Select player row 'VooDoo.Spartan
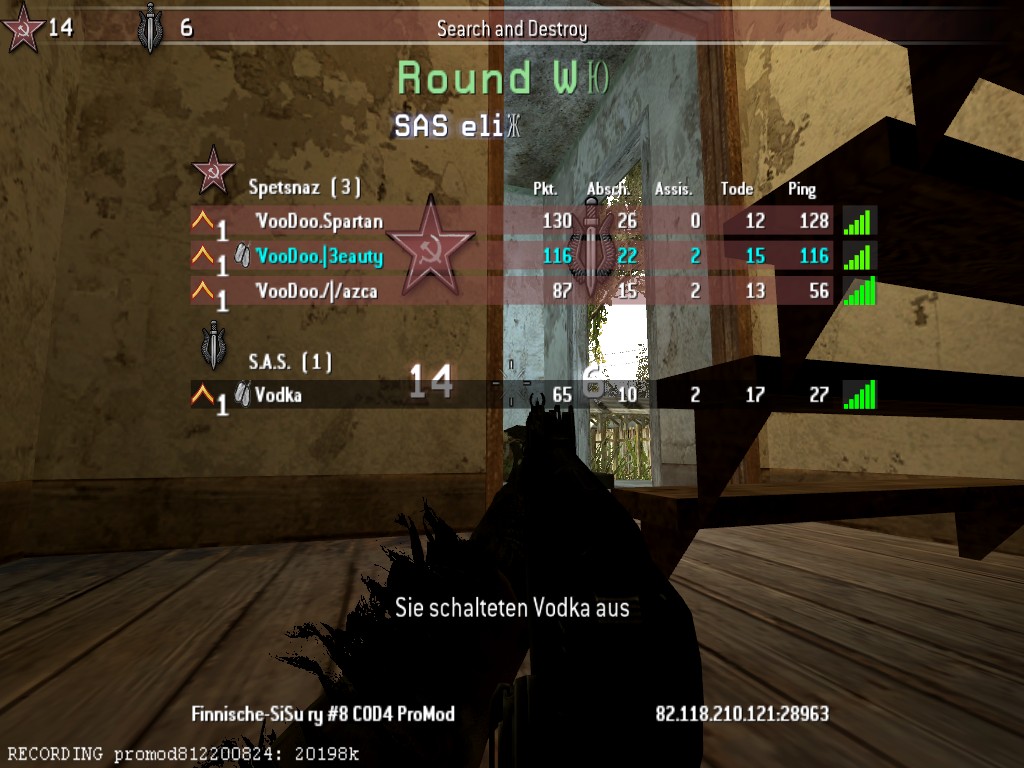This screenshot has width=1024, height=768. tap(319, 221)
